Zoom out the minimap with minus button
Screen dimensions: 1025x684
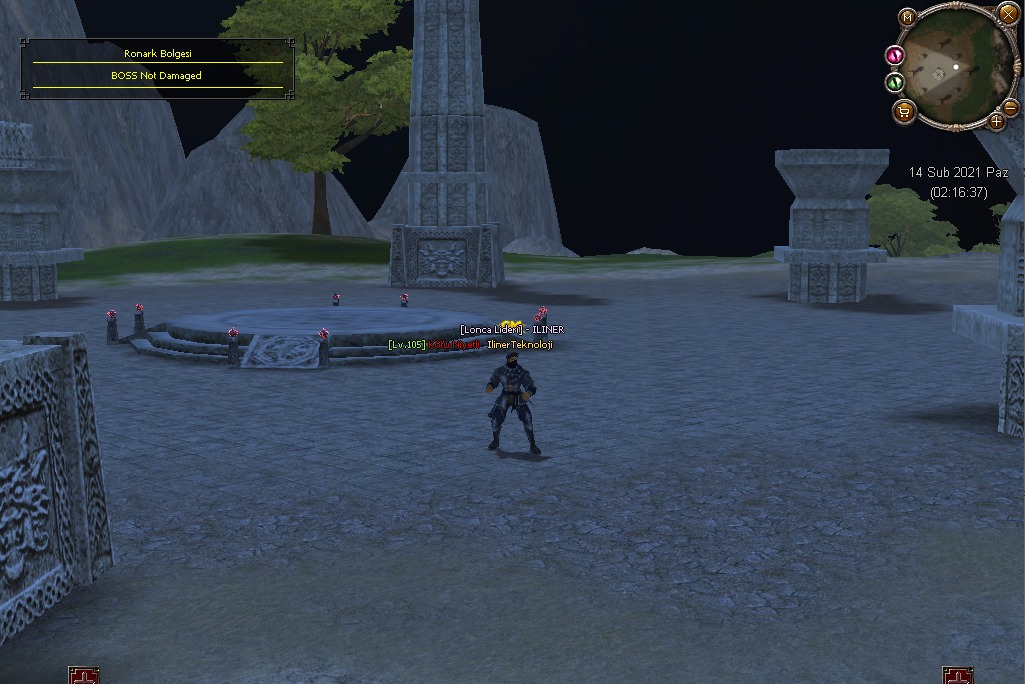point(1010,106)
